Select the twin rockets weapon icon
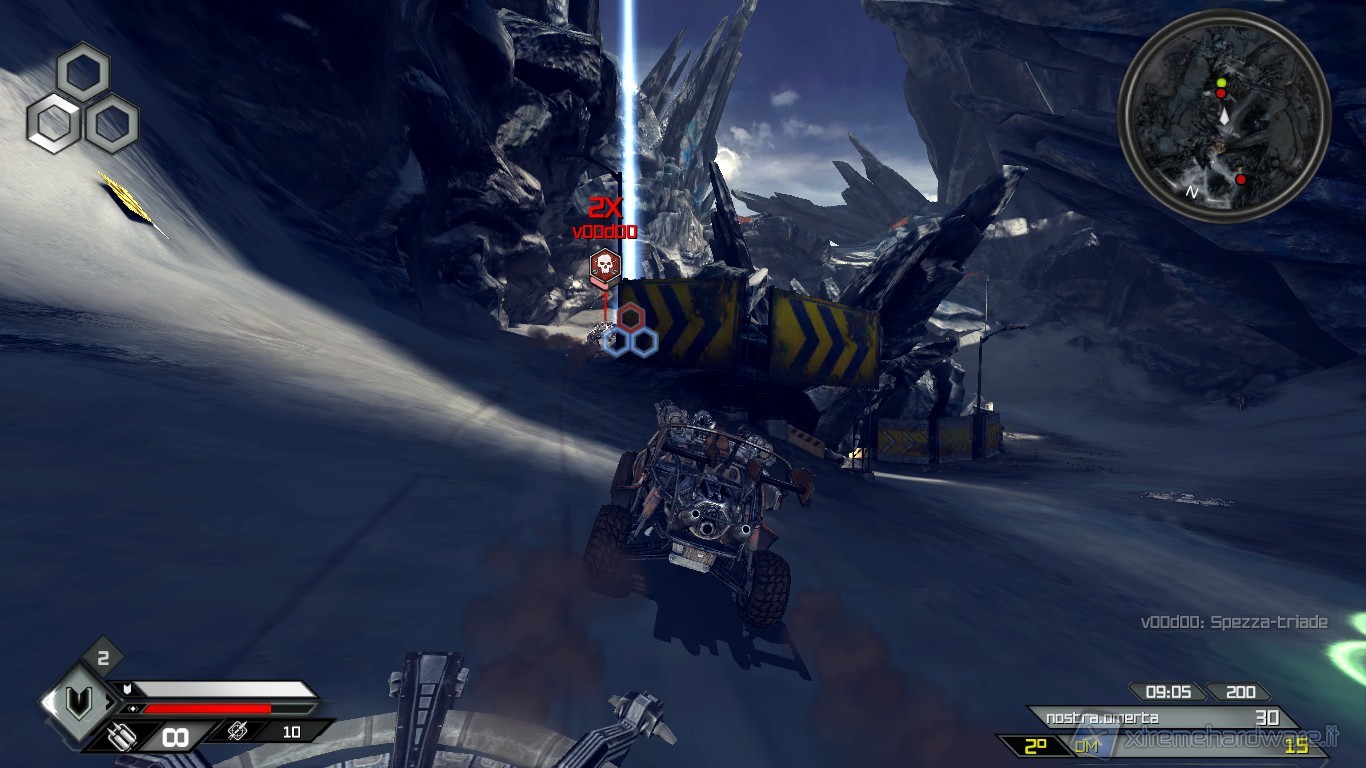Image resolution: width=1366 pixels, height=768 pixels. (123, 736)
